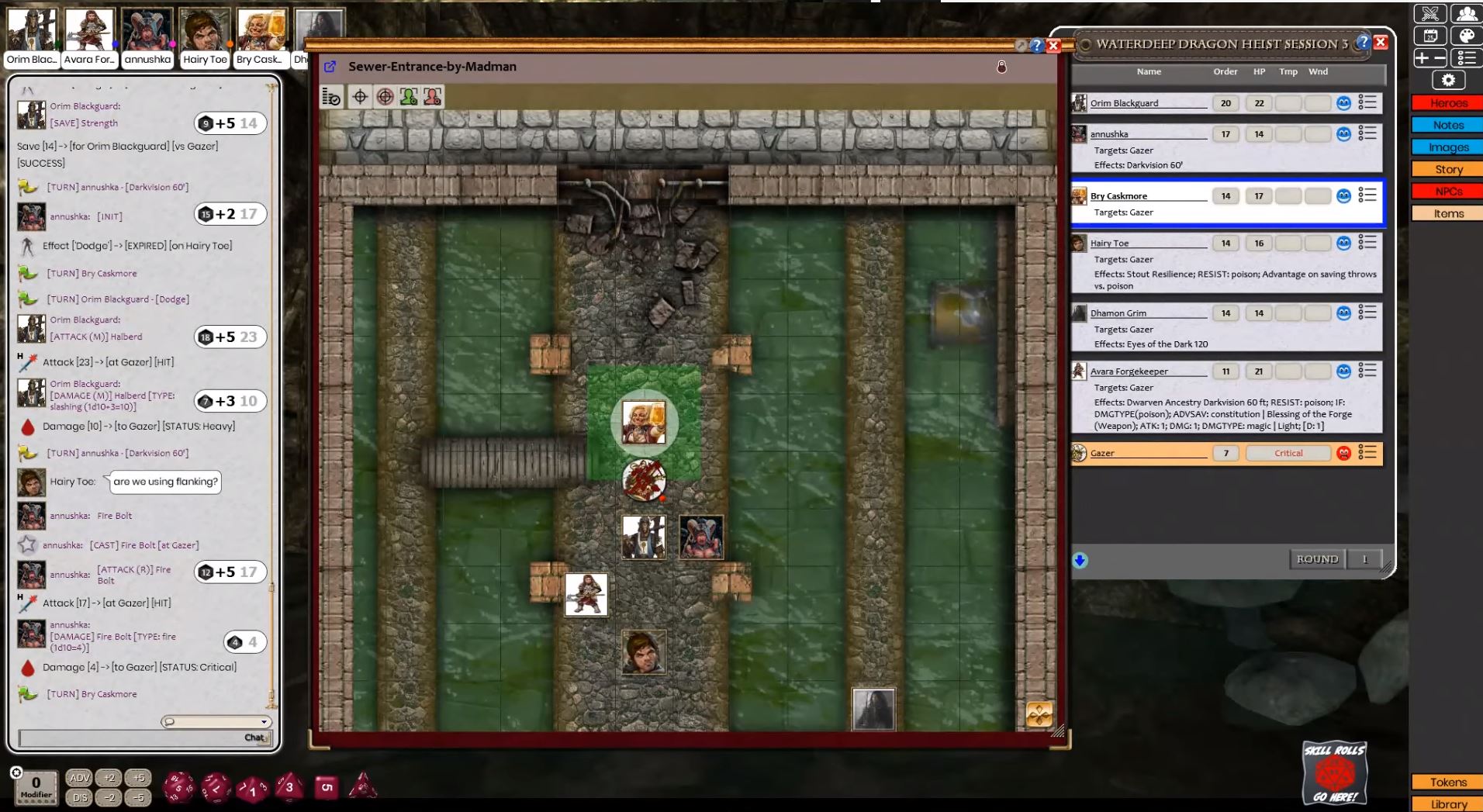The height and width of the screenshot is (812, 1483).
Task: Open the Options settings gear icon
Action: 1447,79
